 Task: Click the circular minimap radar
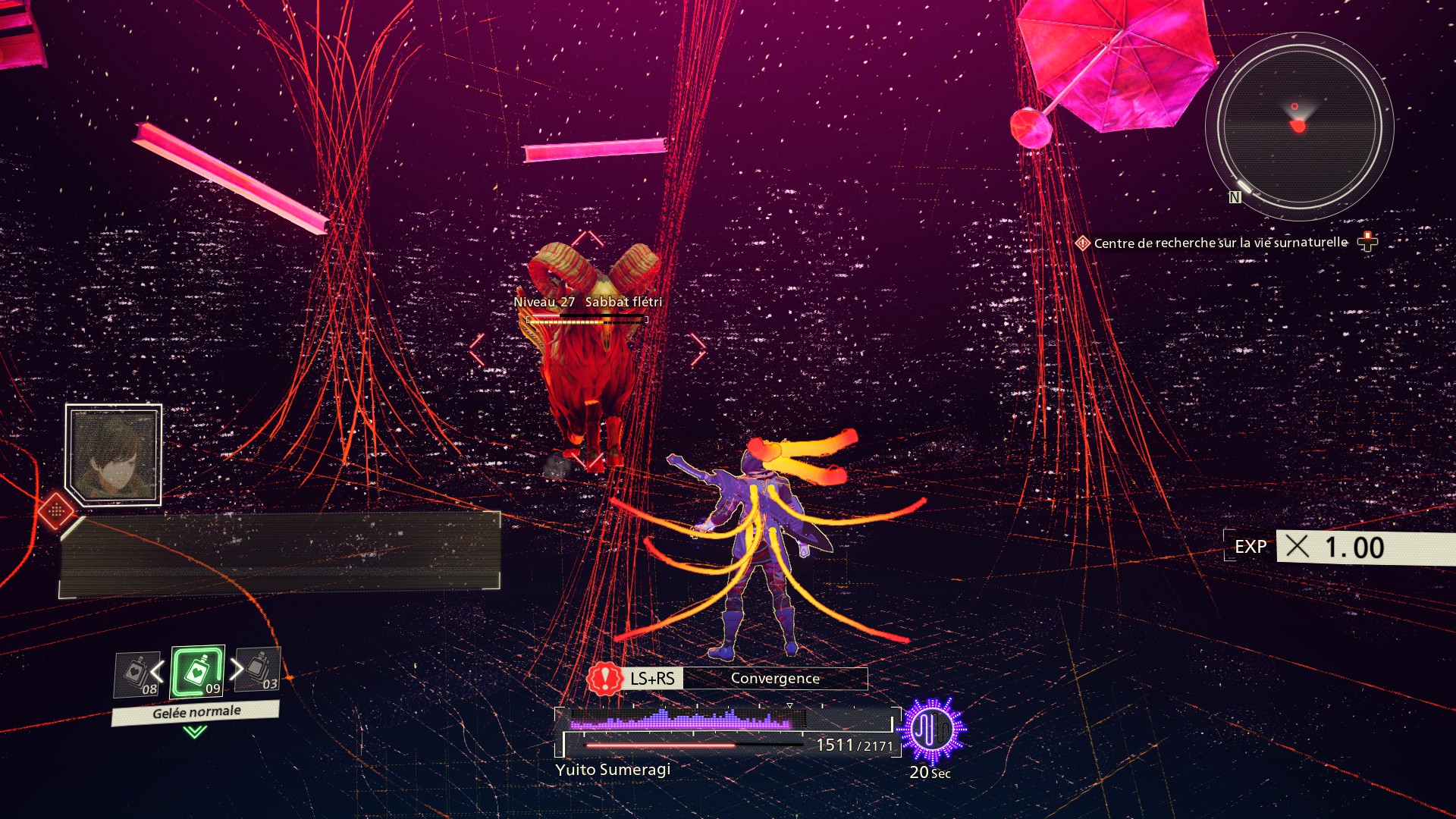click(1299, 127)
